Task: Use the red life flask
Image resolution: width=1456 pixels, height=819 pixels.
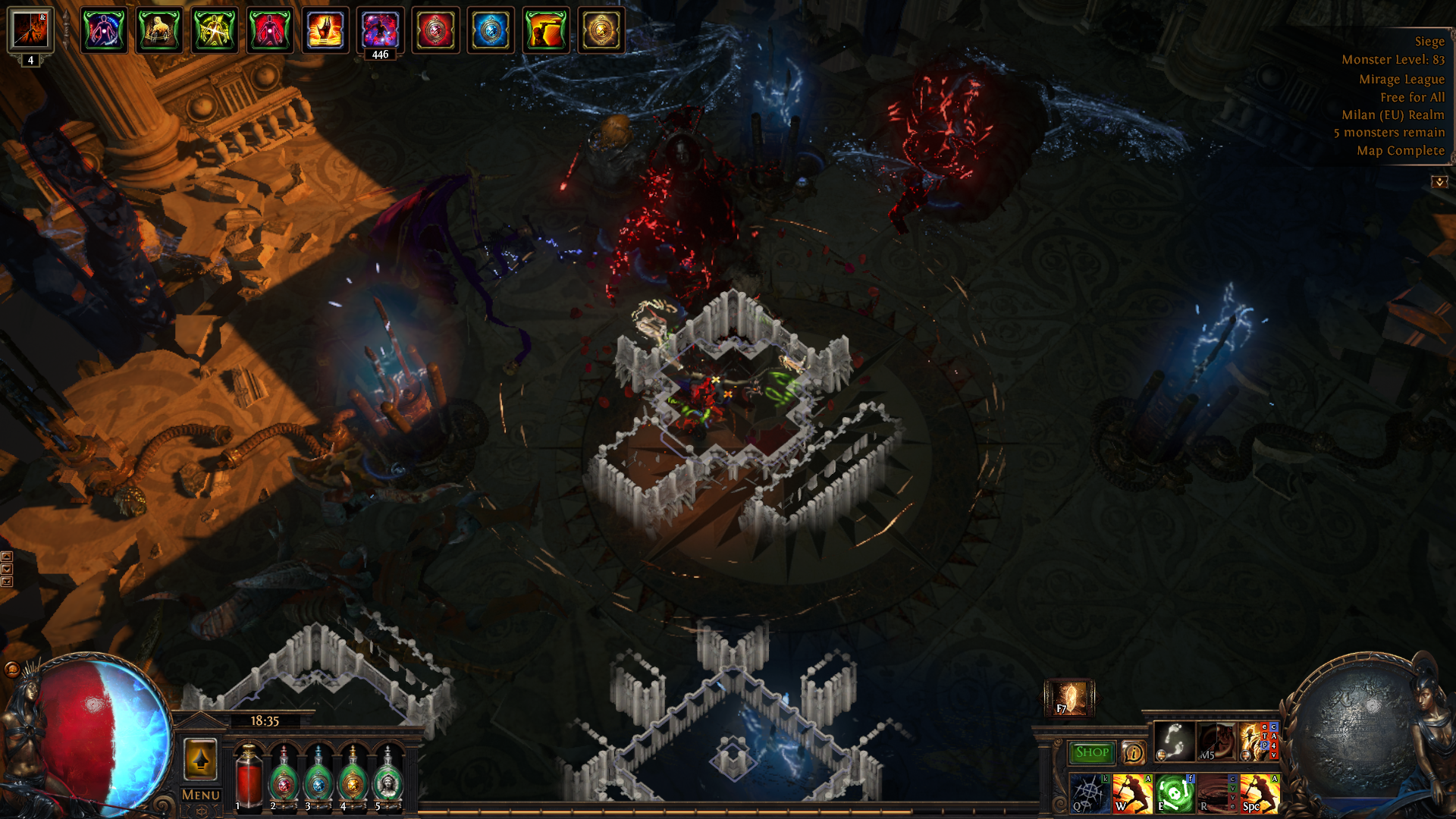Action: click(248, 775)
